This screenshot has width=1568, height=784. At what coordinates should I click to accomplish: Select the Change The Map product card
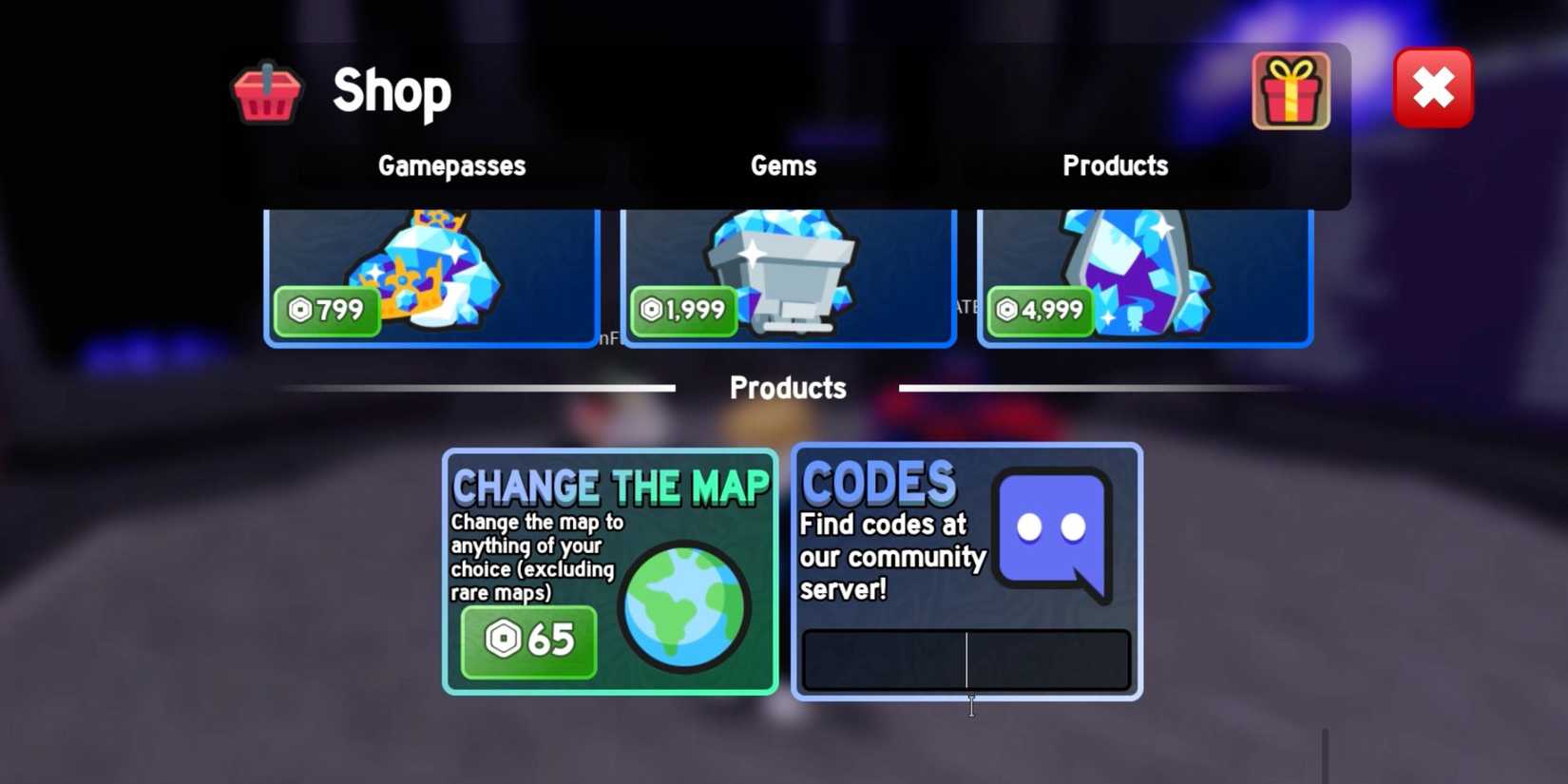[x=609, y=570]
